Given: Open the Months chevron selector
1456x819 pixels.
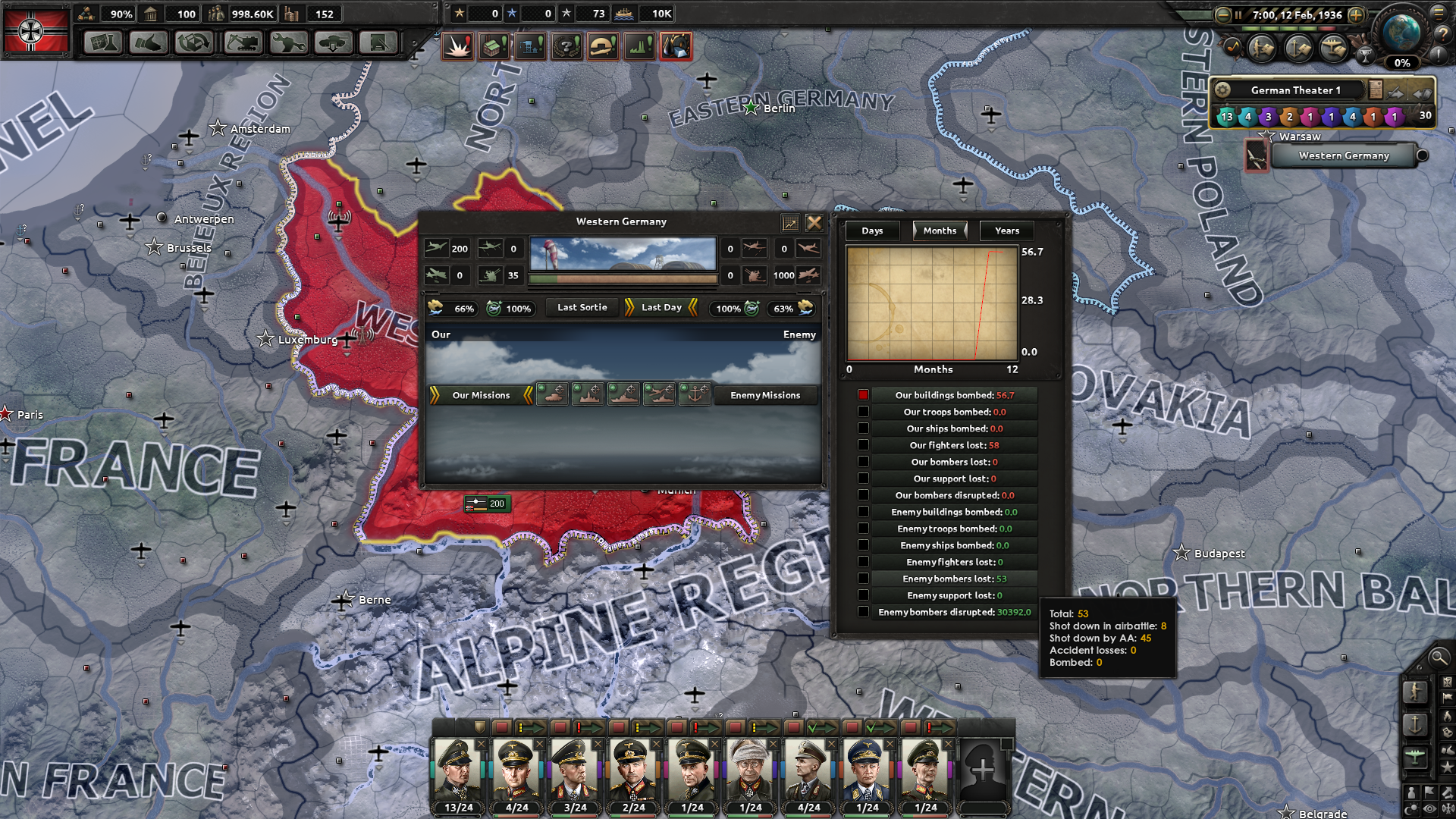Looking at the screenshot, I should pos(940,231).
